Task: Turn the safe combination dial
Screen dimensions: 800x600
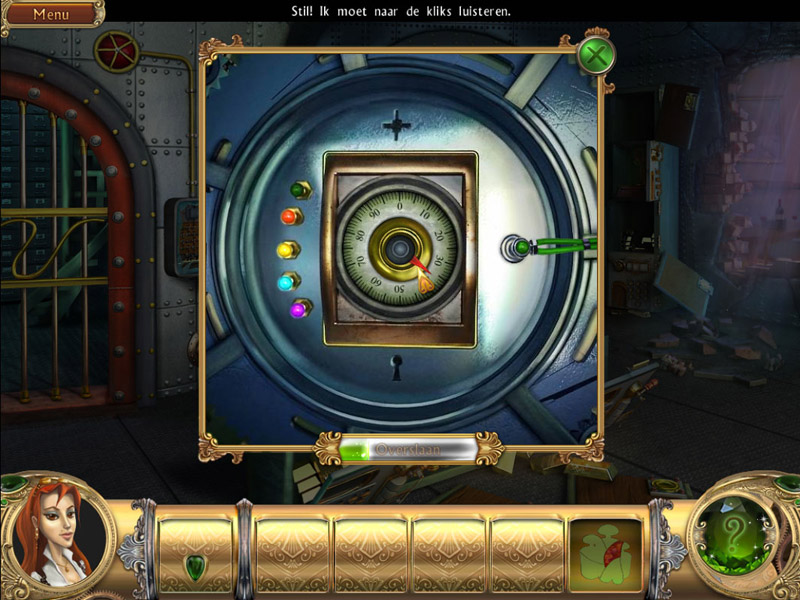Action: coord(400,249)
